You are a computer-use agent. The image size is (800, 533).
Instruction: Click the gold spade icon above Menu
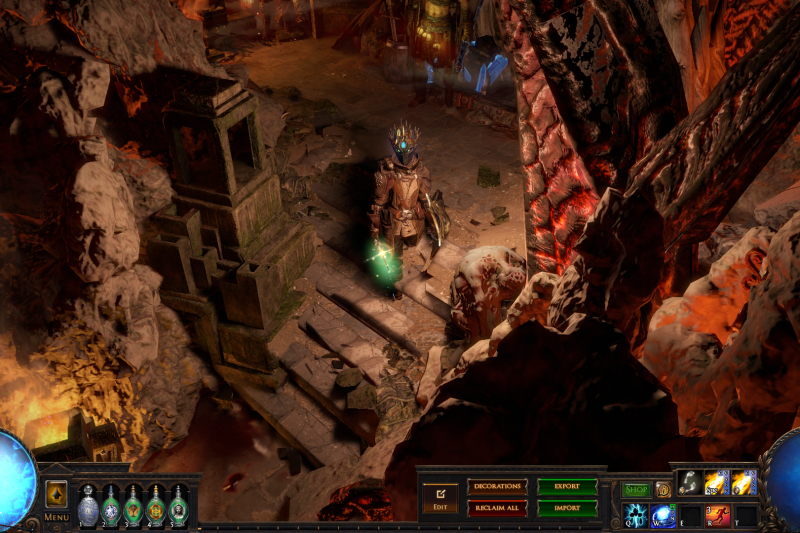(x=56, y=494)
